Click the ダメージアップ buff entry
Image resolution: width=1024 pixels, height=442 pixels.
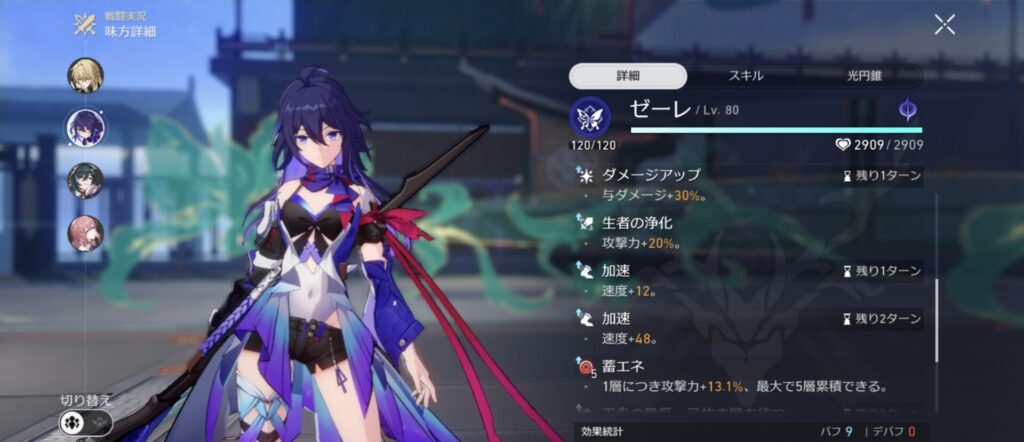pyautogui.click(x=748, y=183)
